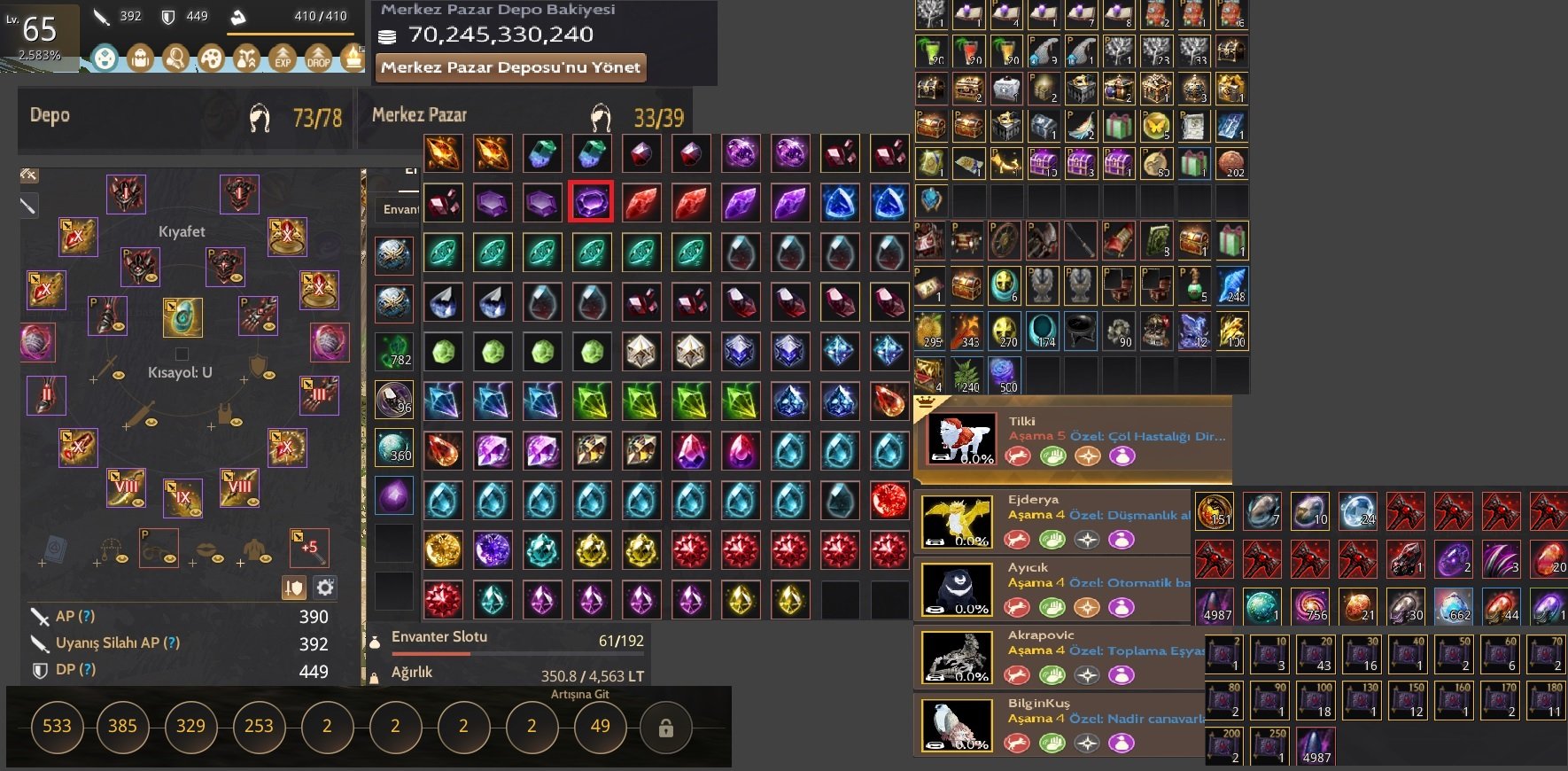The width and height of the screenshot is (1568, 771).
Task: Select the lantern icon at the top bar's right end
Action: pyautogui.click(x=353, y=59)
